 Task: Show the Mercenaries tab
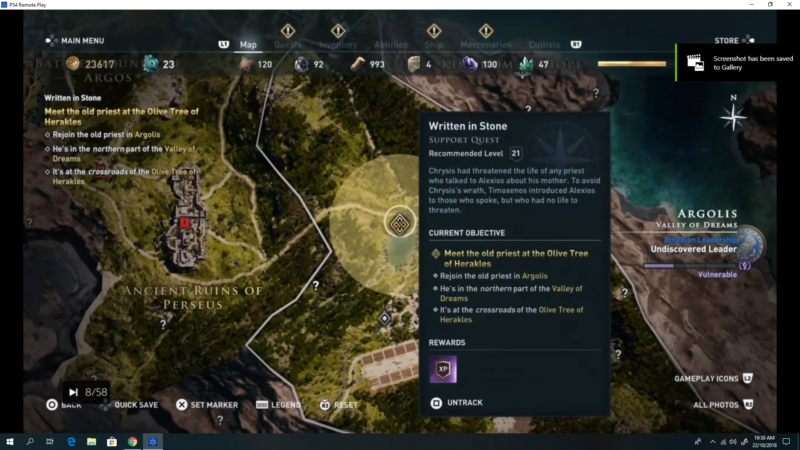click(486, 44)
